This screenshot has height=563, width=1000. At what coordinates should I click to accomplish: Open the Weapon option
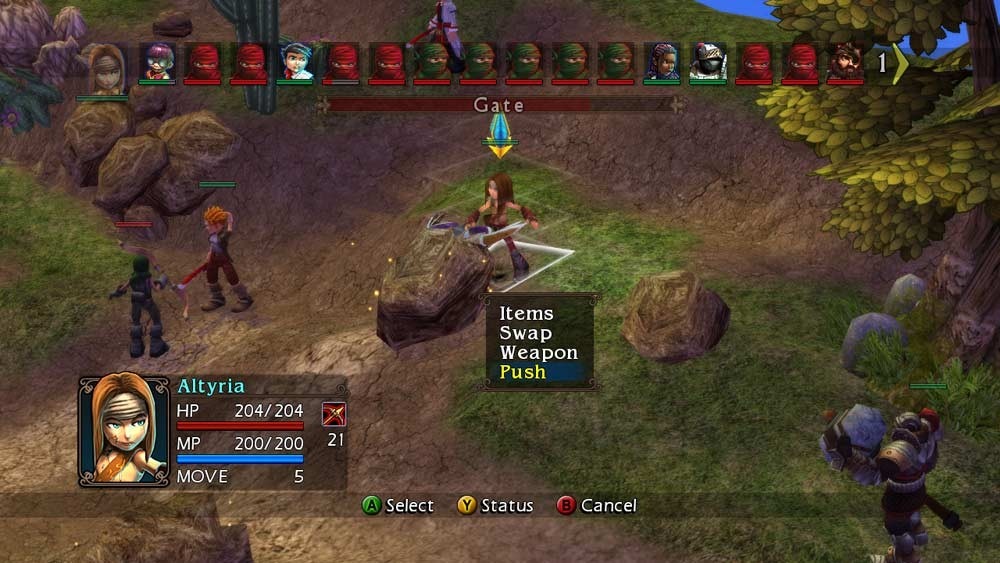click(539, 352)
